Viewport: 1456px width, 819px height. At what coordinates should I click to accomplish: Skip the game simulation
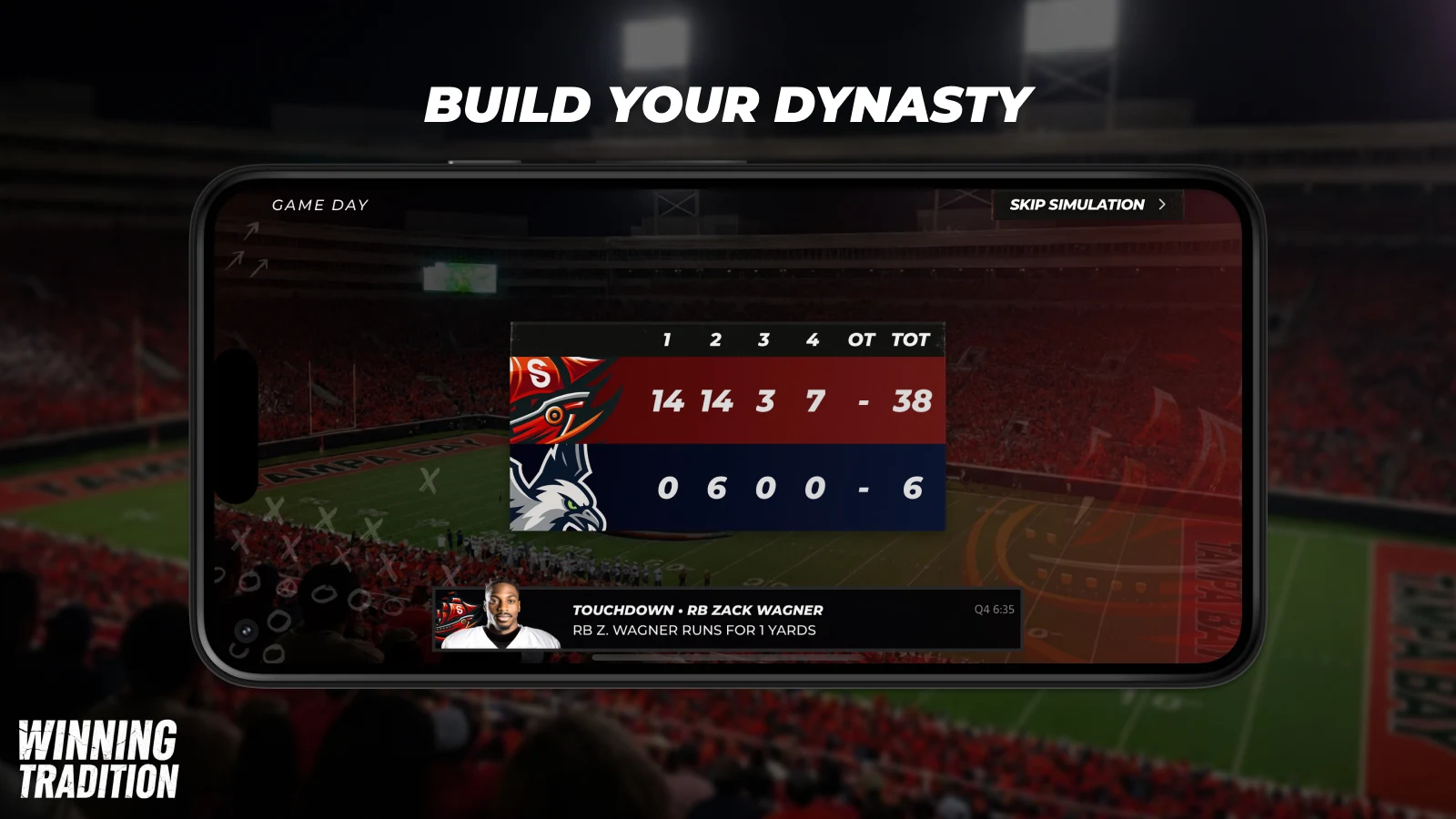(1087, 205)
